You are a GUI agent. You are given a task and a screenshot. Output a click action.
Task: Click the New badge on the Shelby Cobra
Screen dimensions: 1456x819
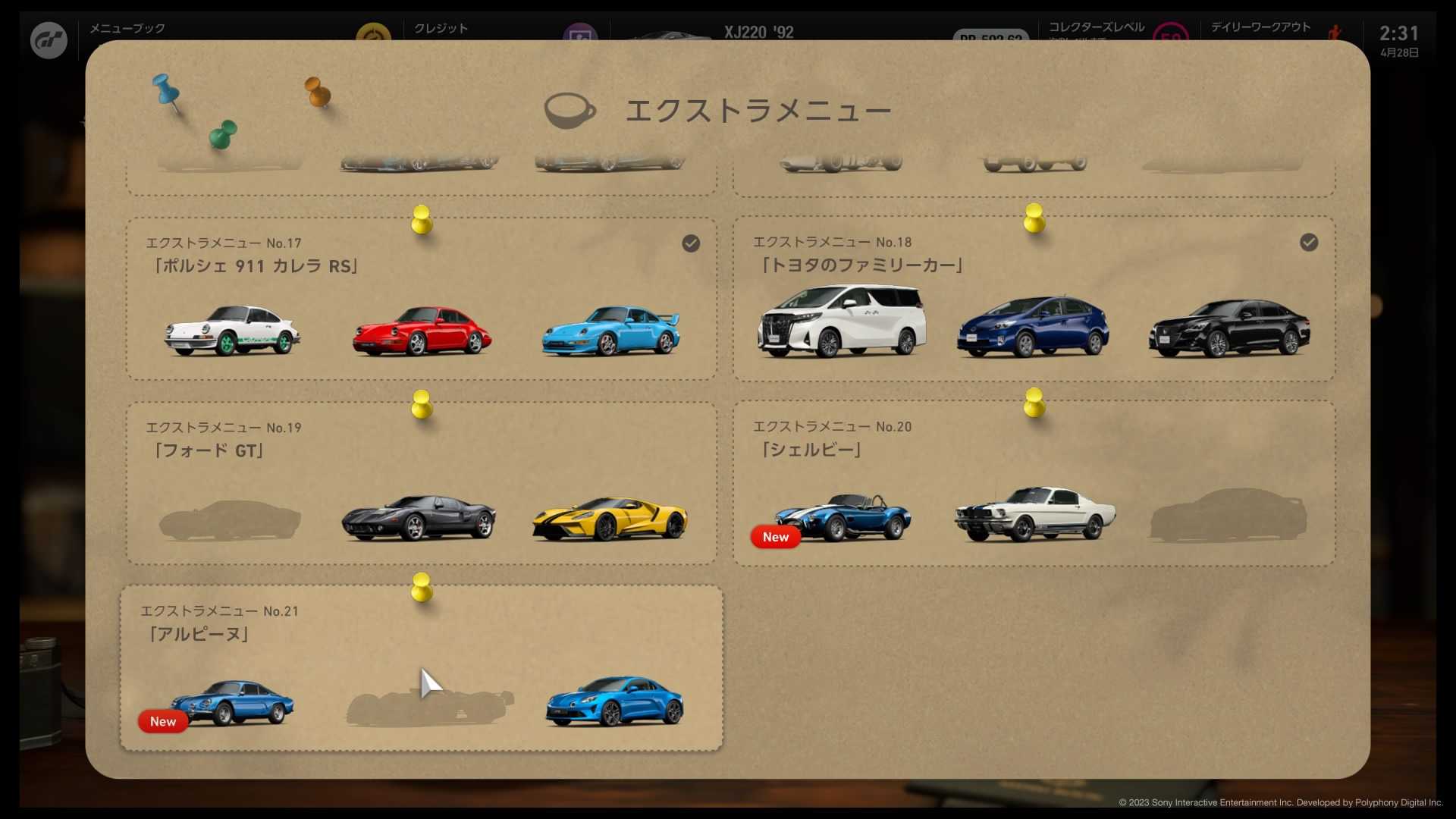774,537
